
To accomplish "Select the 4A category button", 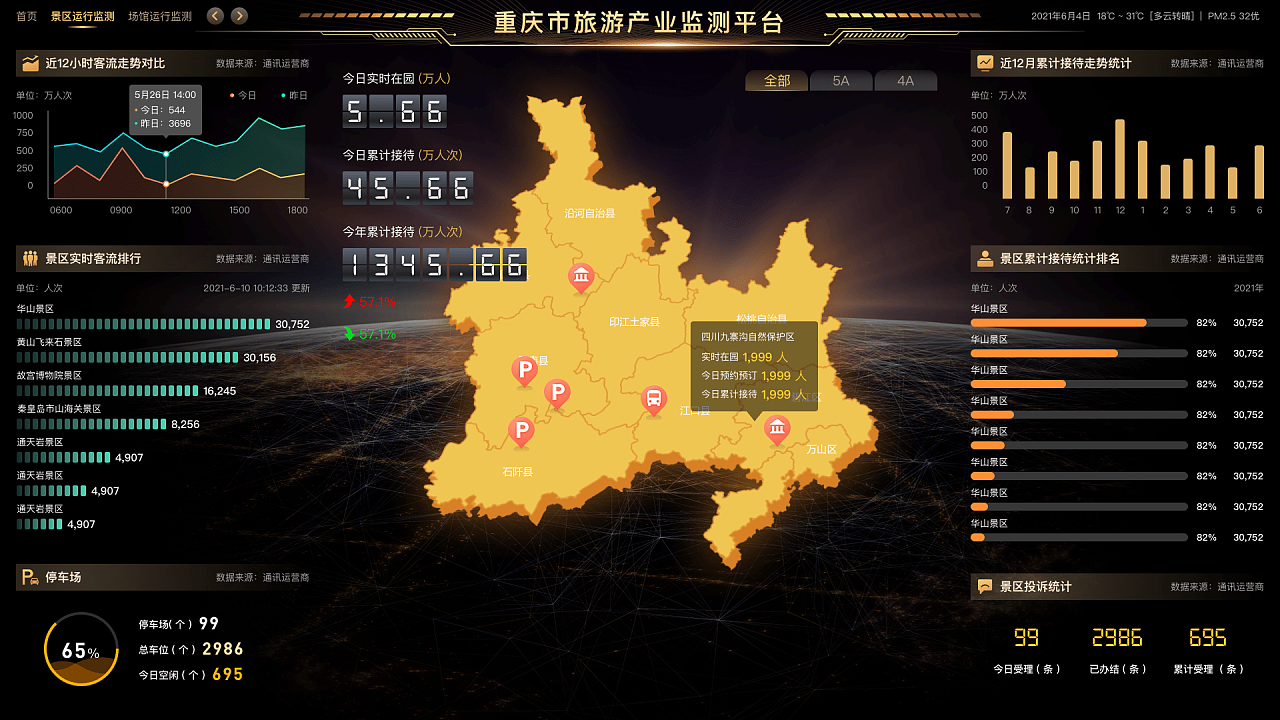I will pyautogui.click(x=906, y=82).
